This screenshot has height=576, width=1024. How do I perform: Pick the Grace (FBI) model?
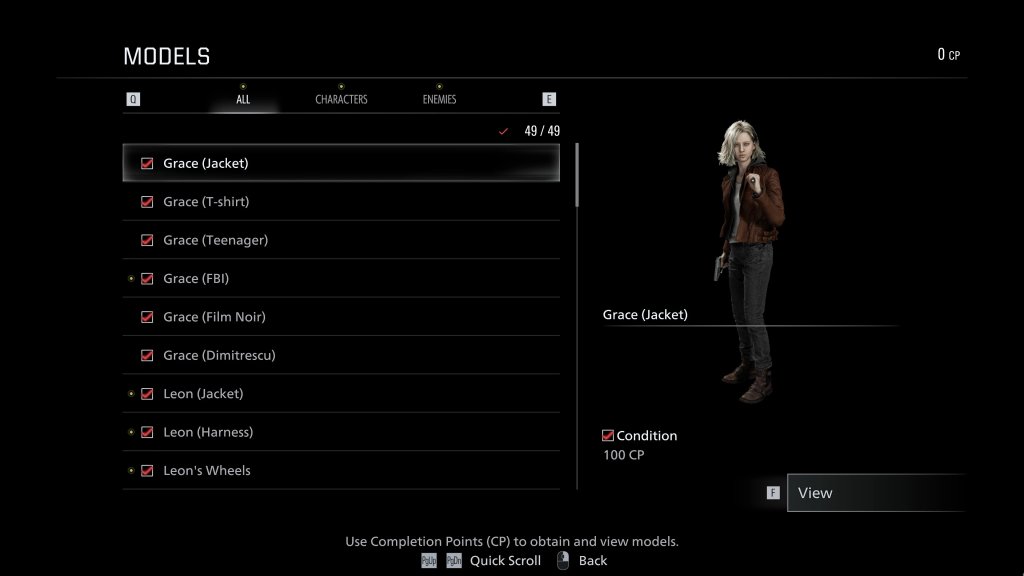(340, 279)
